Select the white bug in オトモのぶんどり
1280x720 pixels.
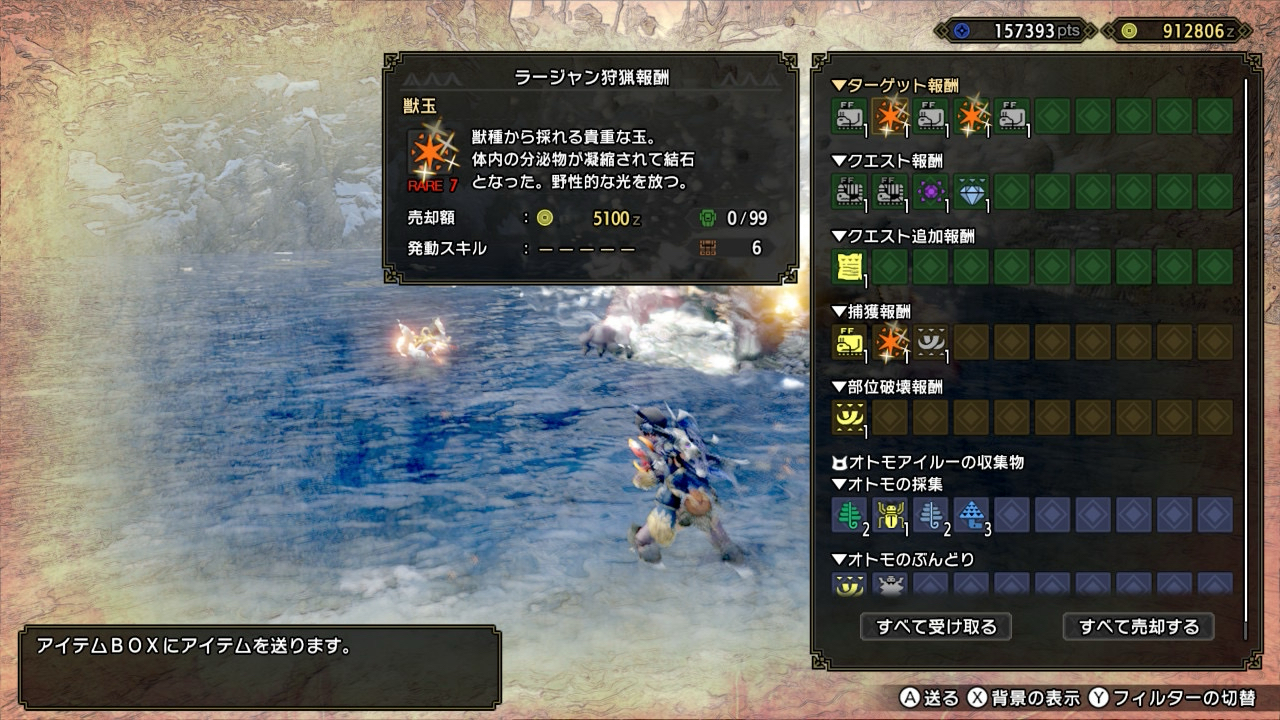click(x=890, y=584)
